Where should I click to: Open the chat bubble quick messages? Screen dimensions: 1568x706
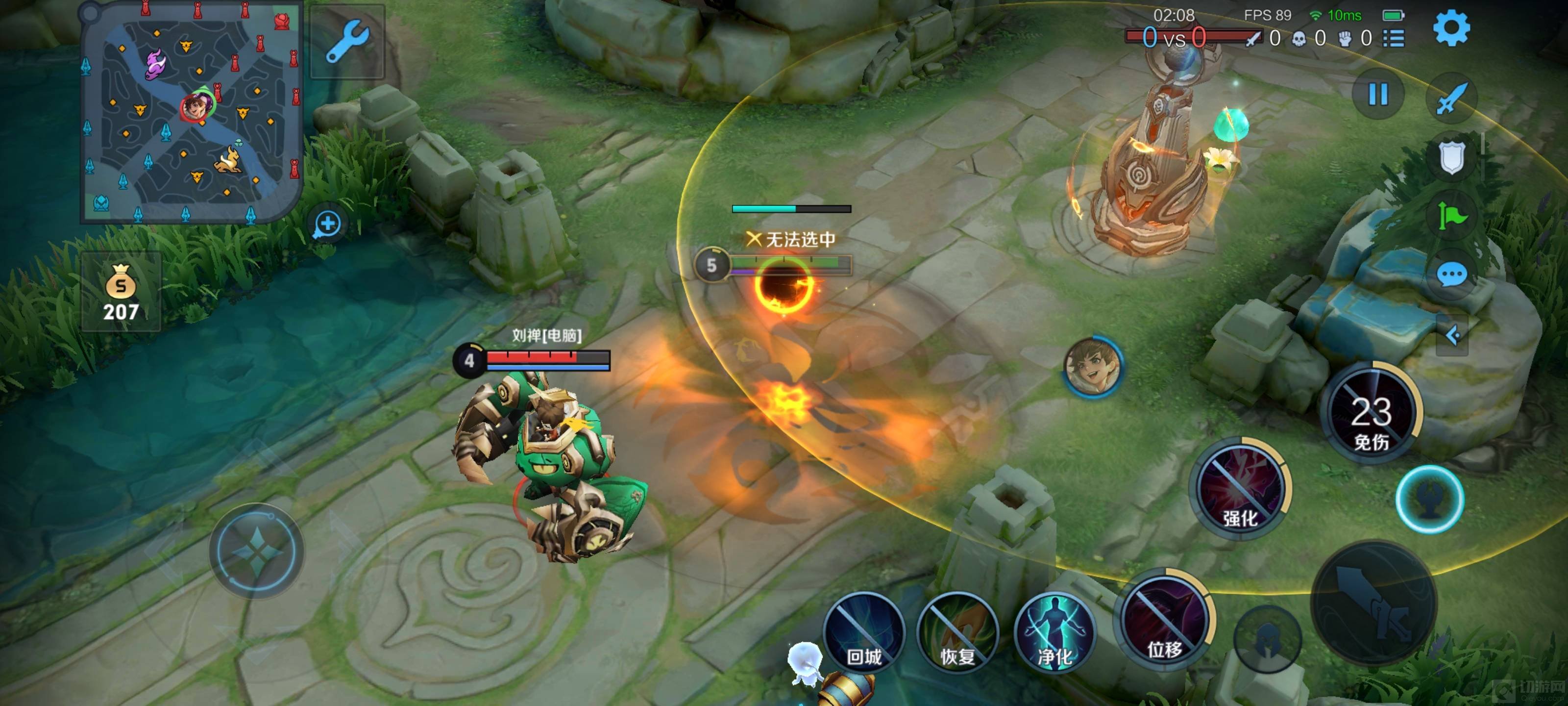tap(1452, 275)
